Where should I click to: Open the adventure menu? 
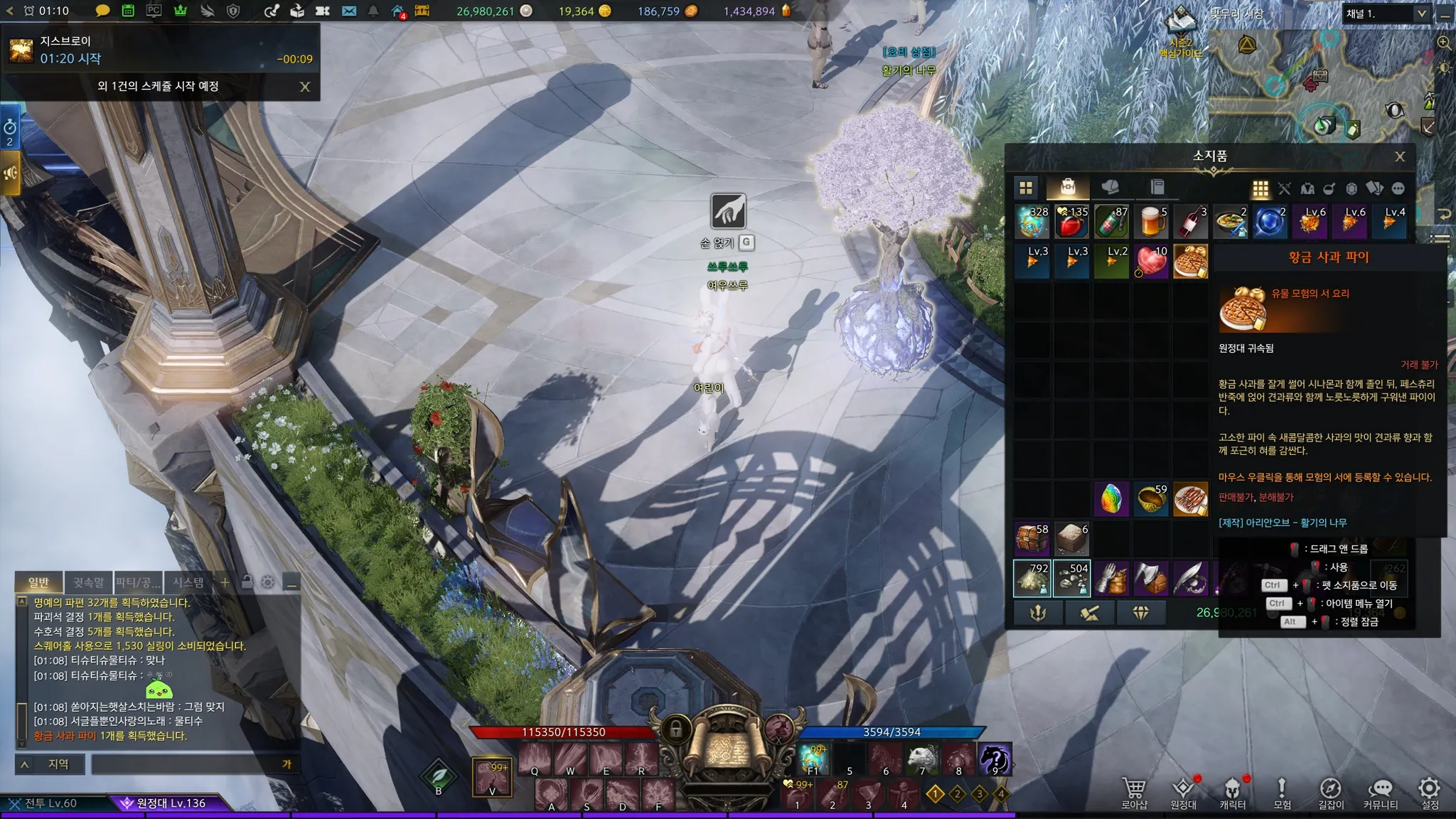tap(1282, 793)
